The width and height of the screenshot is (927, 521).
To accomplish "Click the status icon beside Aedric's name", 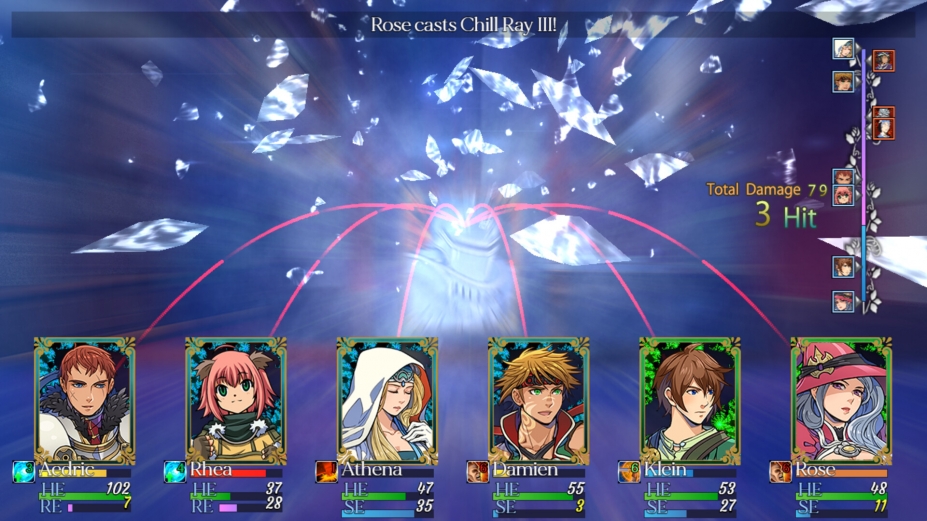I will coord(23,471).
